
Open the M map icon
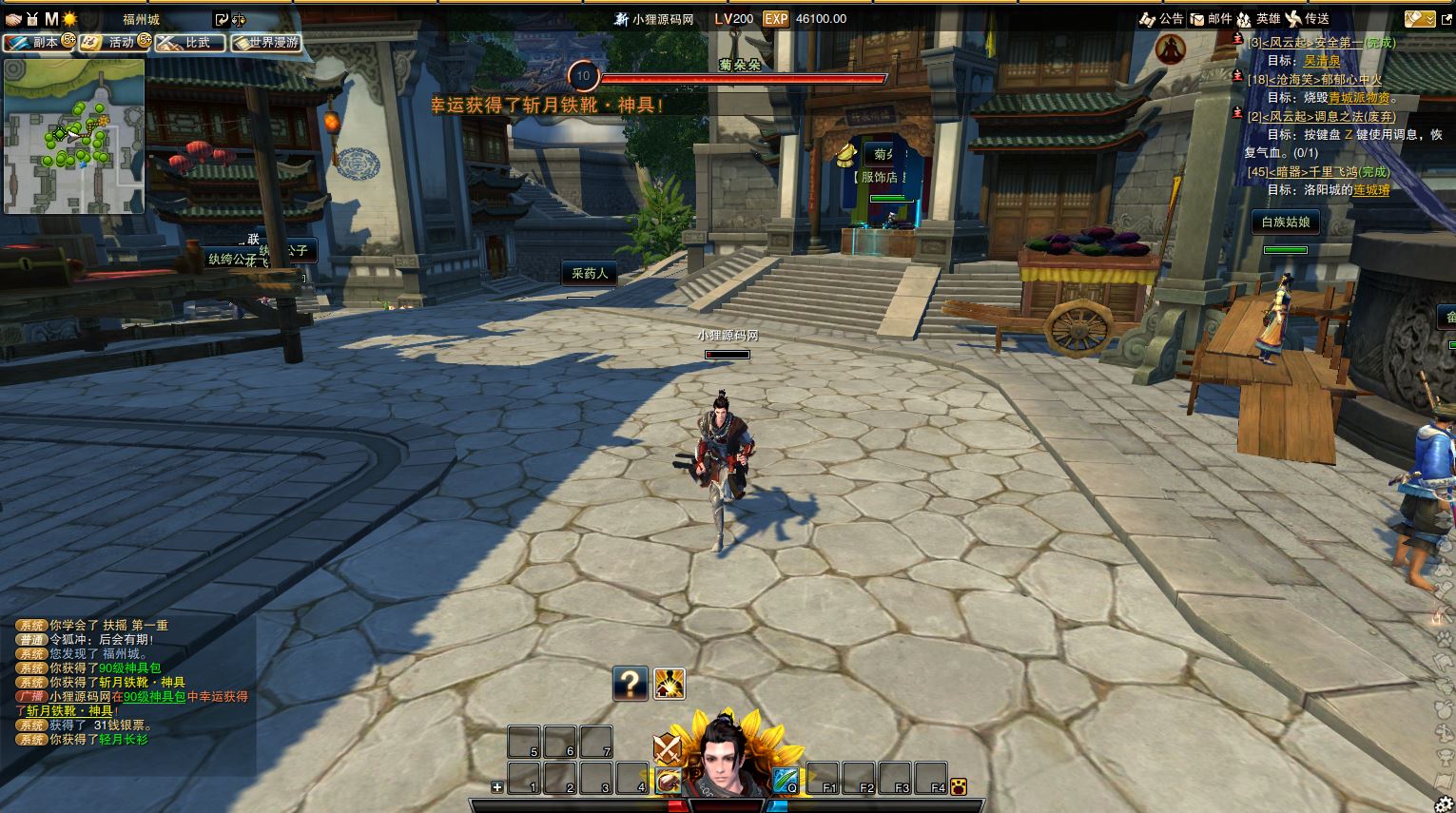click(x=51, y=19)
